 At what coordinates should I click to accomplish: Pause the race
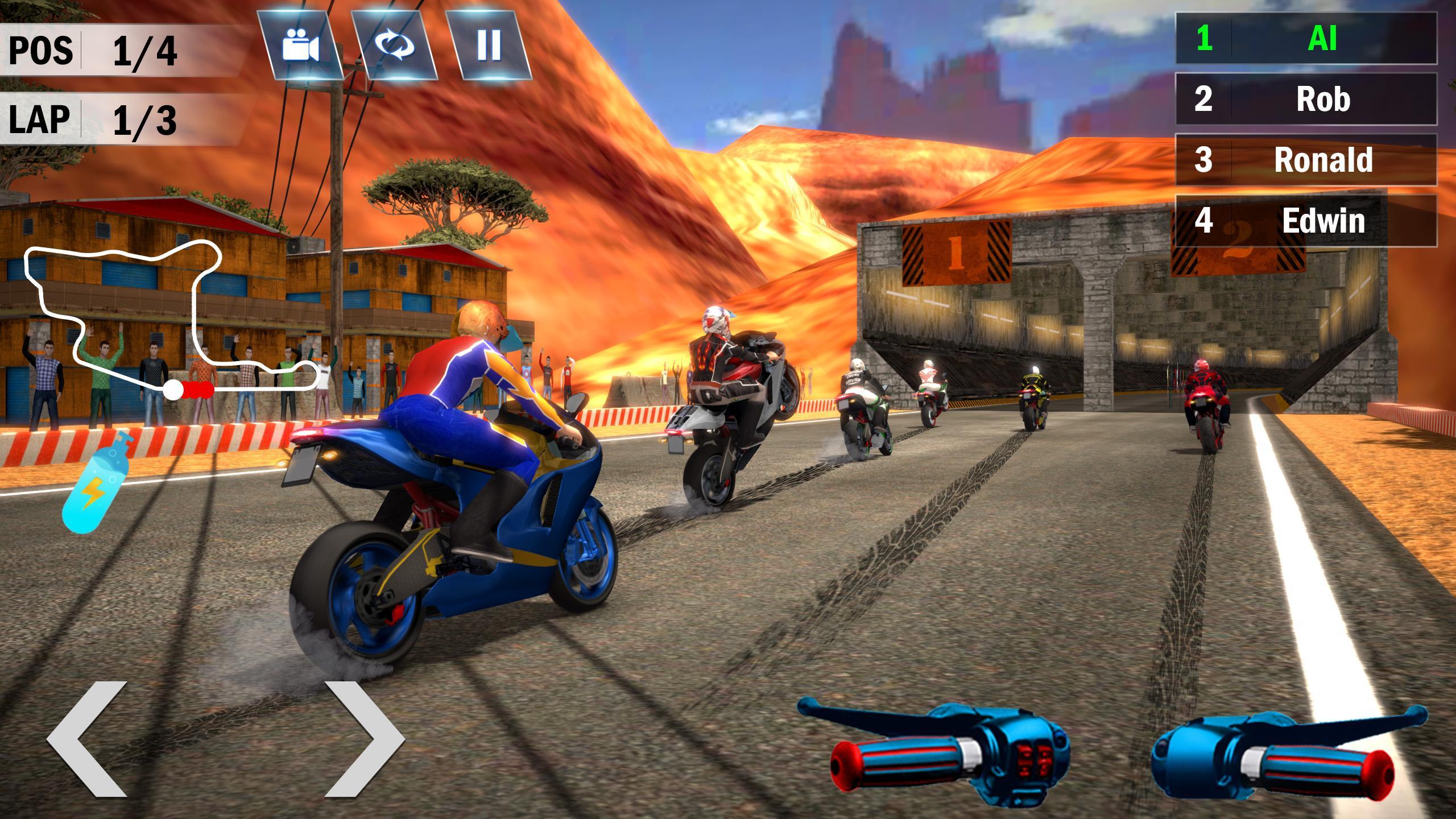point(488,44)
